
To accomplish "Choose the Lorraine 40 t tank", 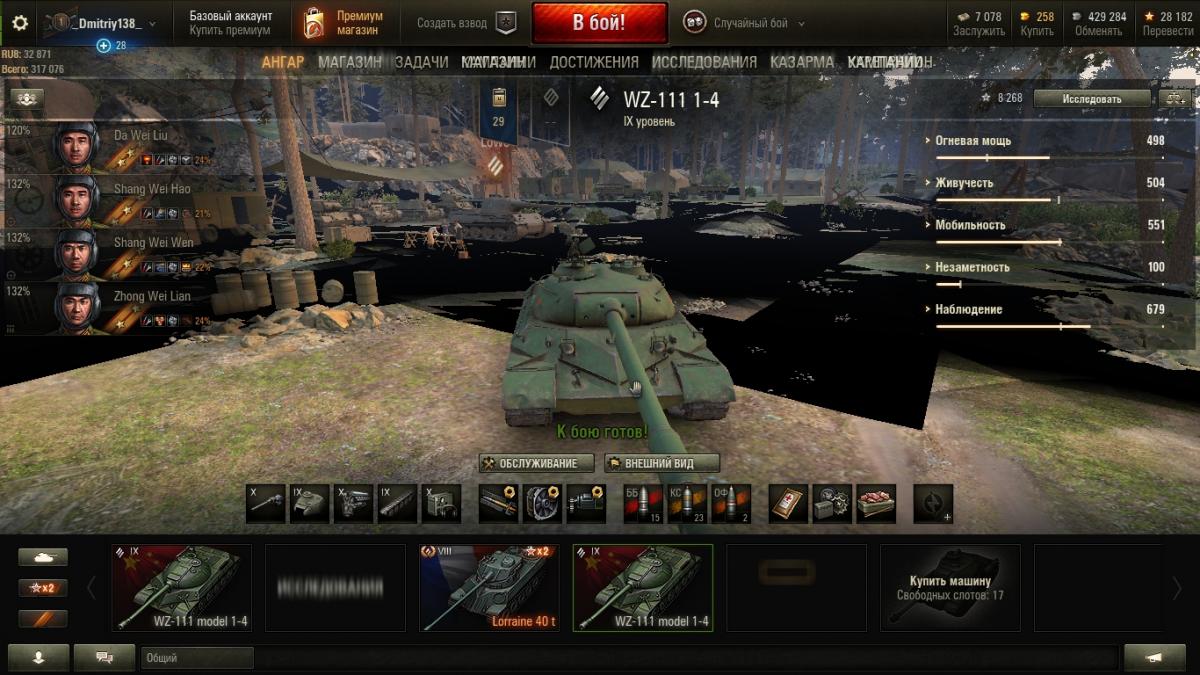I will pyautogui.click(x=489, y=587).
